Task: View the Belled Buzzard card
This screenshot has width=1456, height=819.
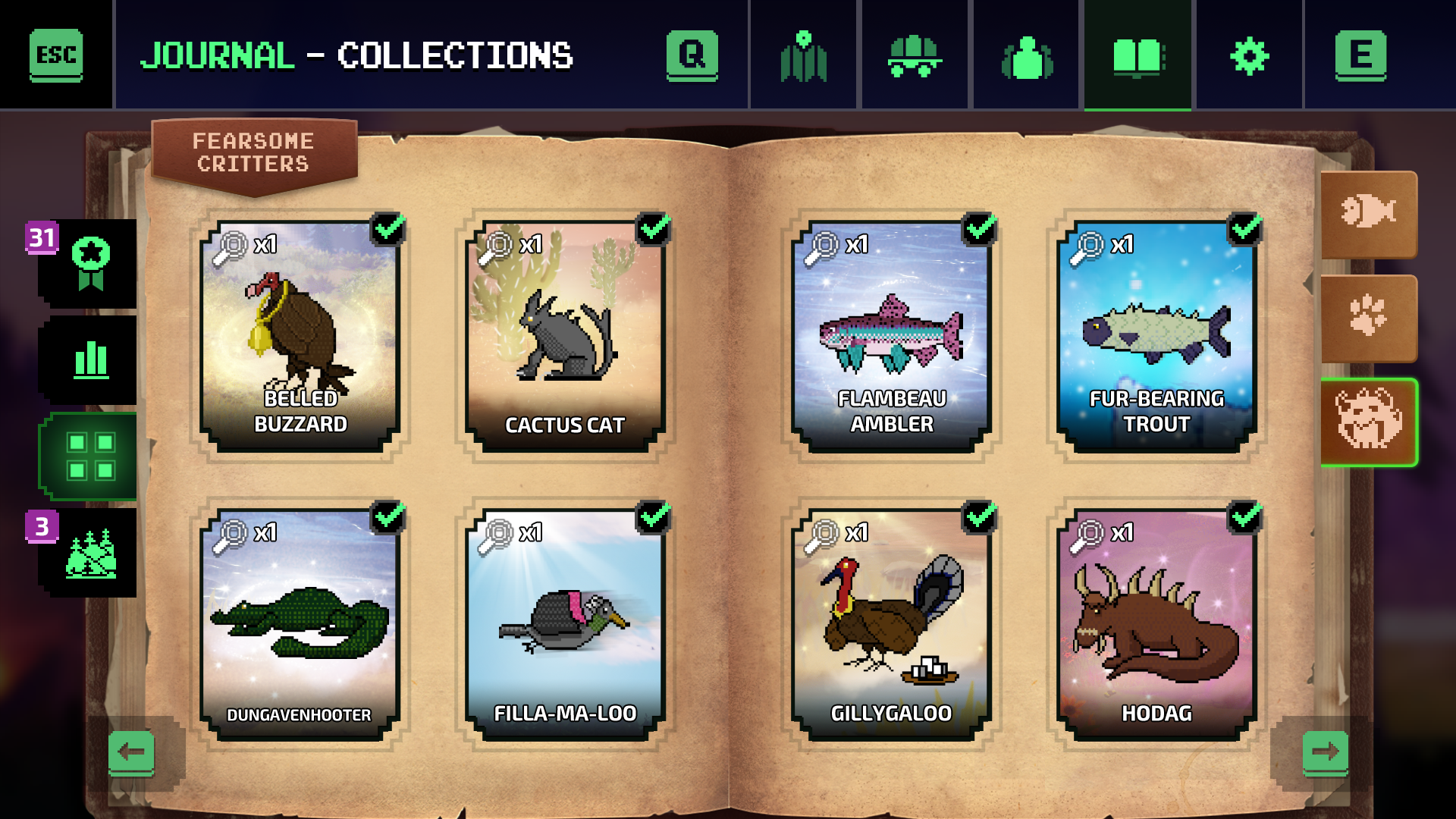Action: pos(300,336)
